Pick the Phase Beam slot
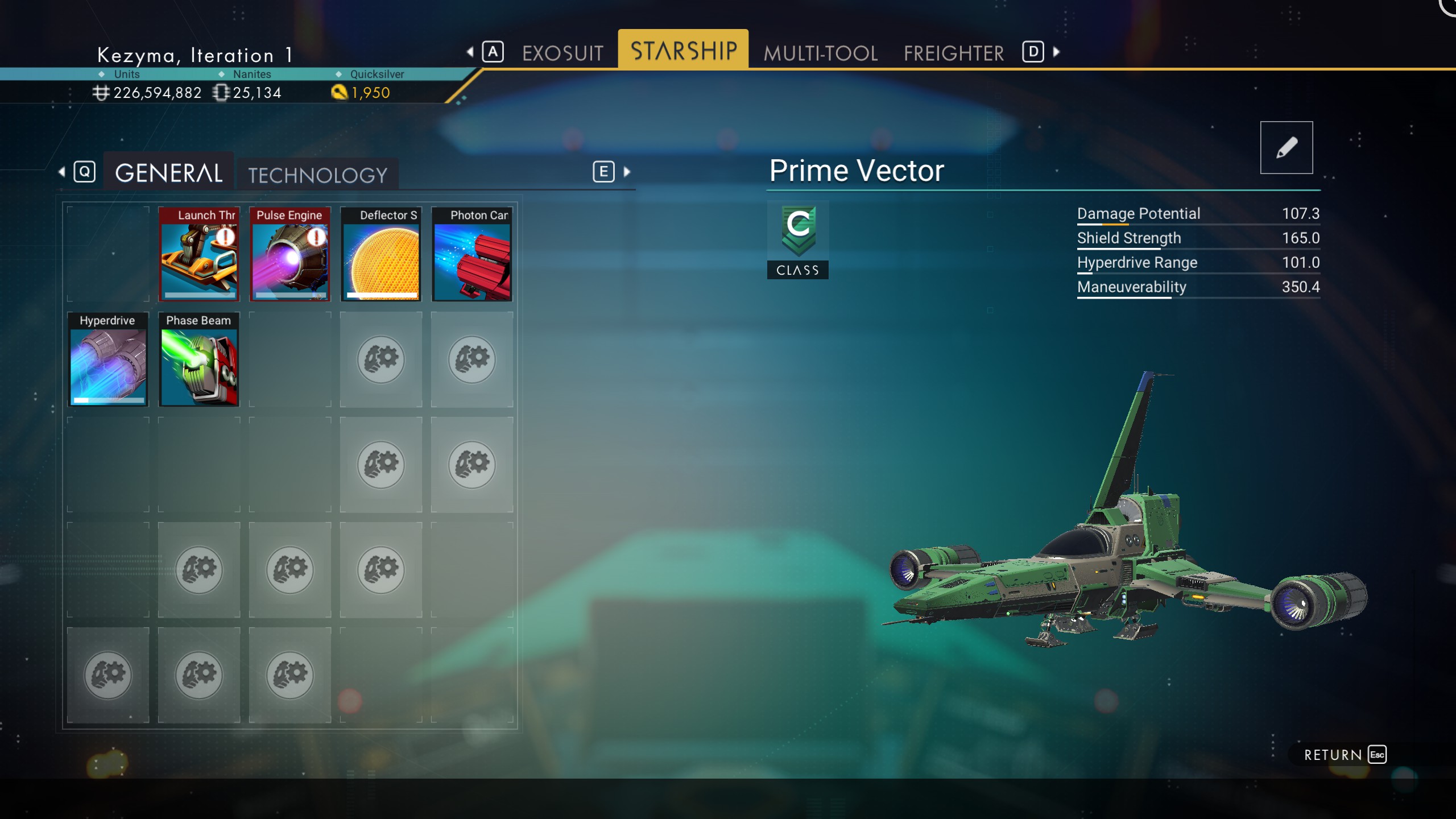The width and height of the screenshot is (1456, 819). click(198, 359)
